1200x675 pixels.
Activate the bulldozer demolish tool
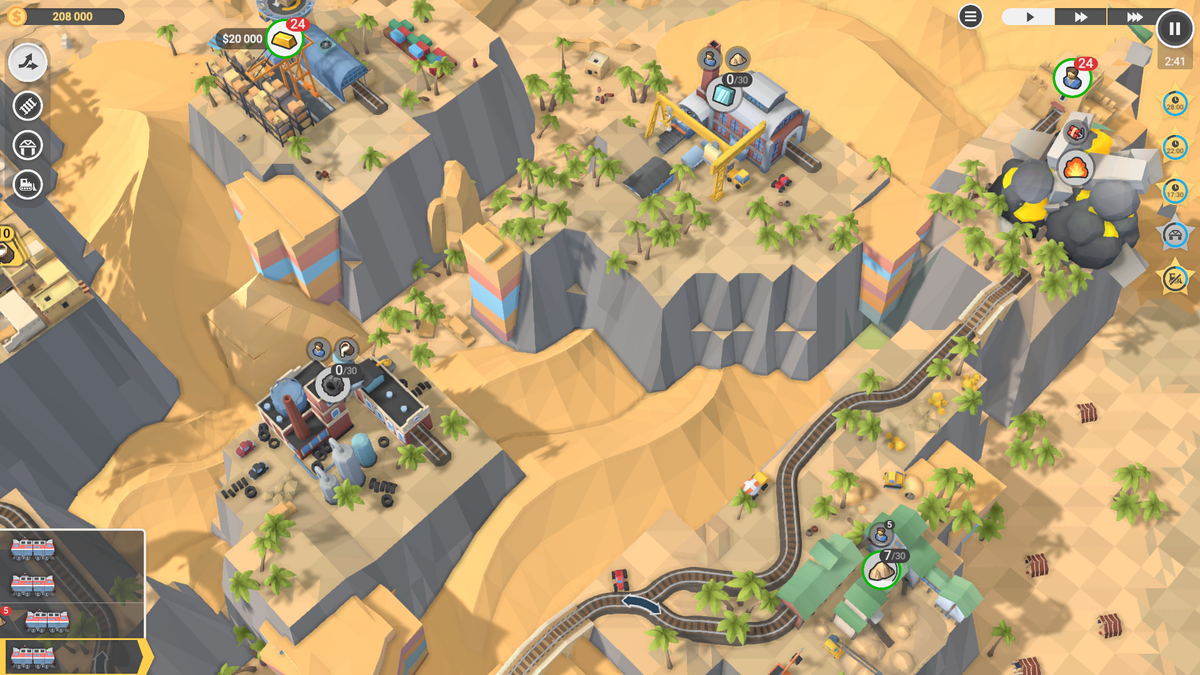point(28,185)
